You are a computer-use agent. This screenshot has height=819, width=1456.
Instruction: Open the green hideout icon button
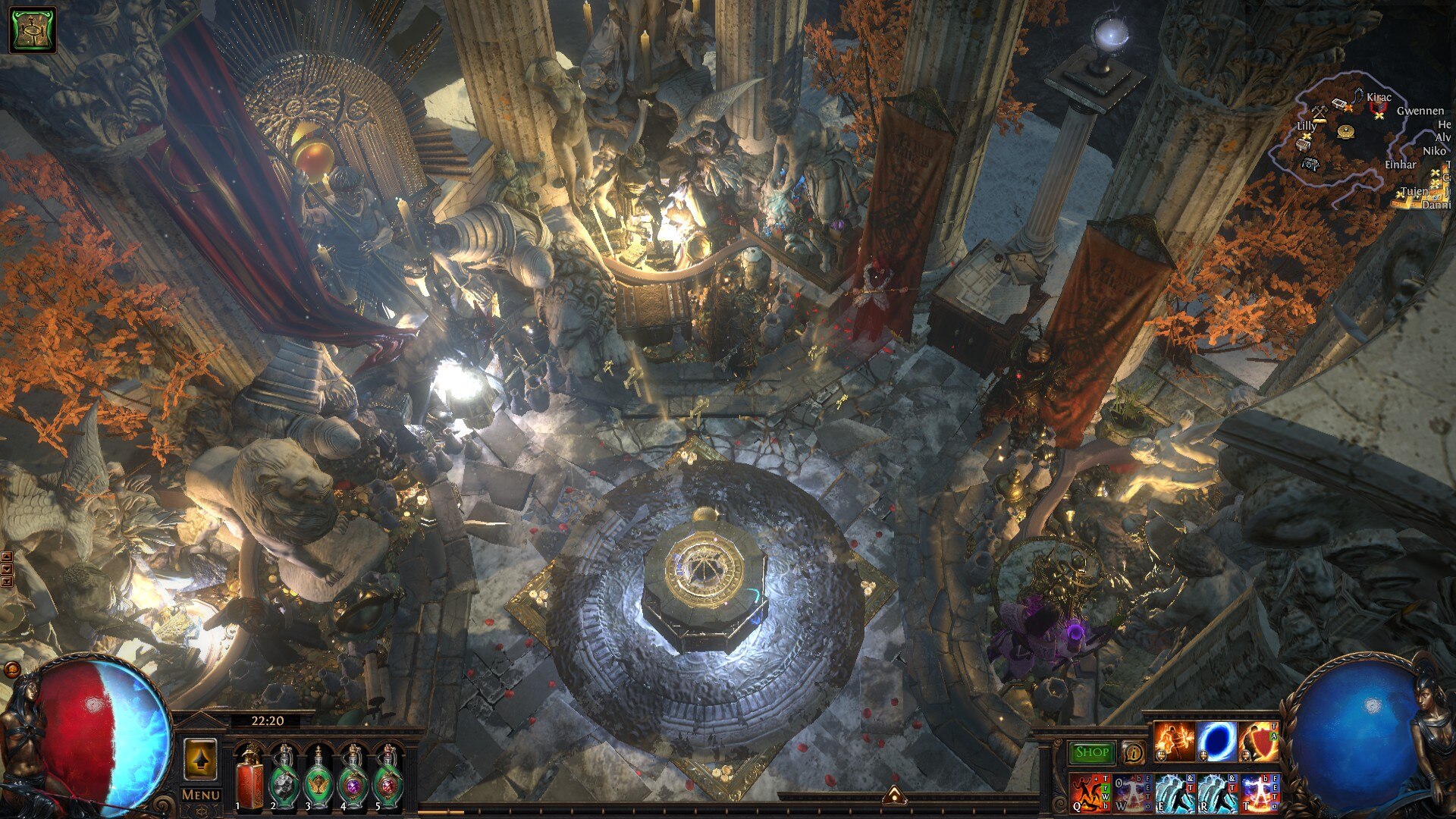coord(33,30)
